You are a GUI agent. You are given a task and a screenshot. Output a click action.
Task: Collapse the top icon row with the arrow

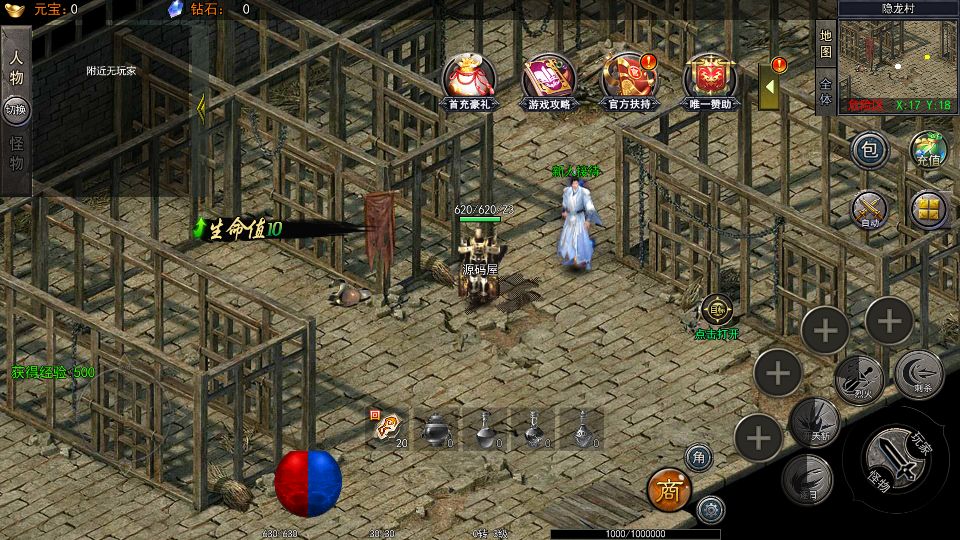click(x=770, y=88)
